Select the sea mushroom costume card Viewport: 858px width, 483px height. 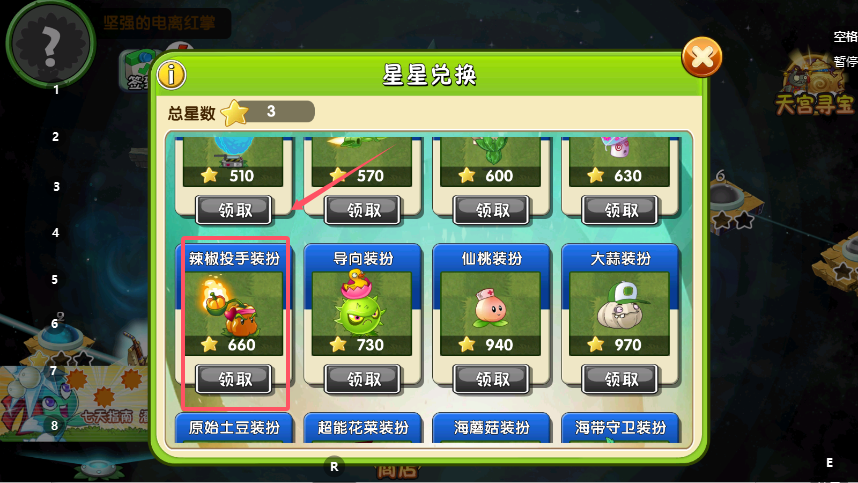click(x=491, y=428)
